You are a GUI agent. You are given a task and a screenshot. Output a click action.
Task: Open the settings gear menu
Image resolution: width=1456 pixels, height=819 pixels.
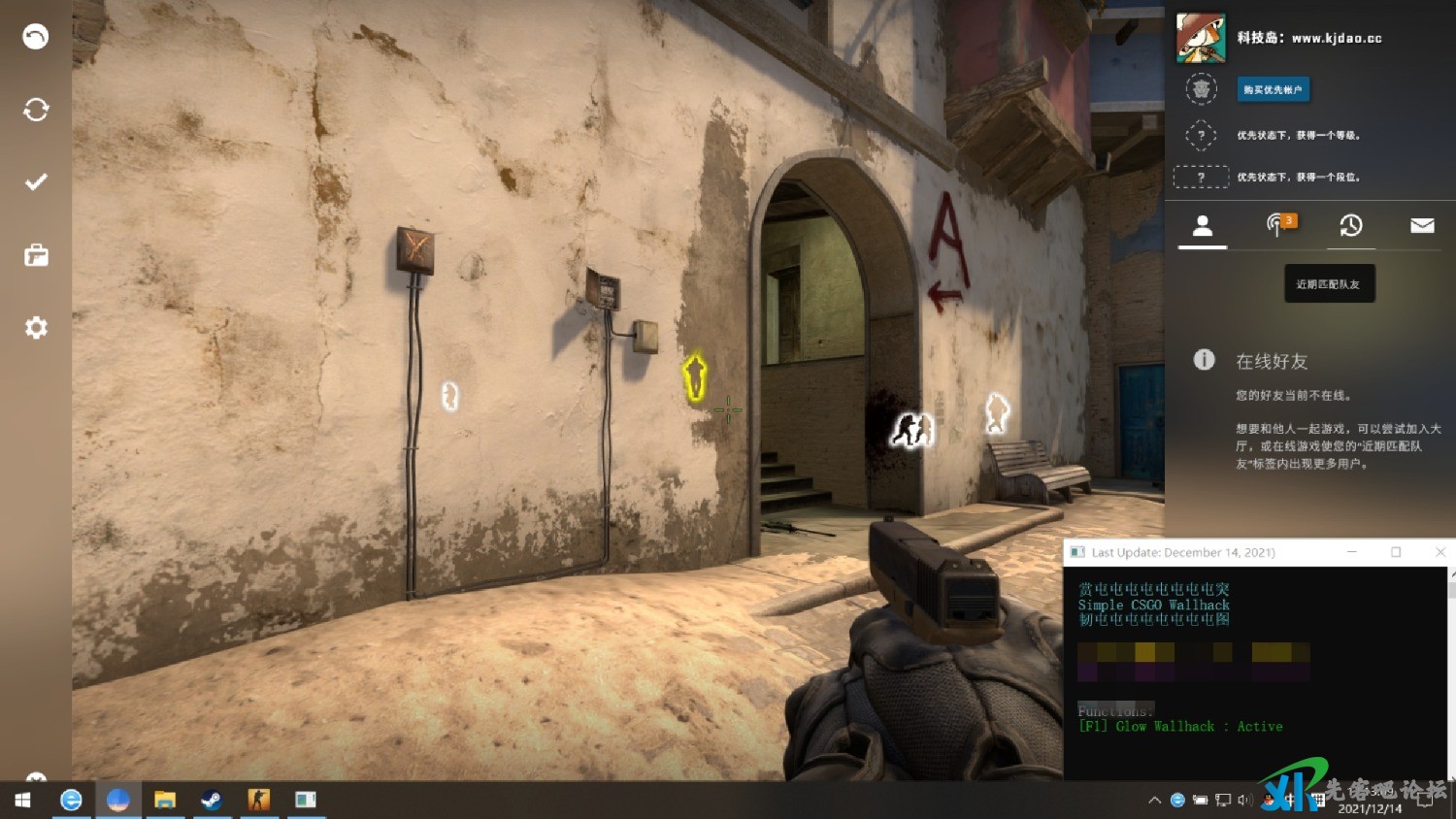(x=36, y=328)
